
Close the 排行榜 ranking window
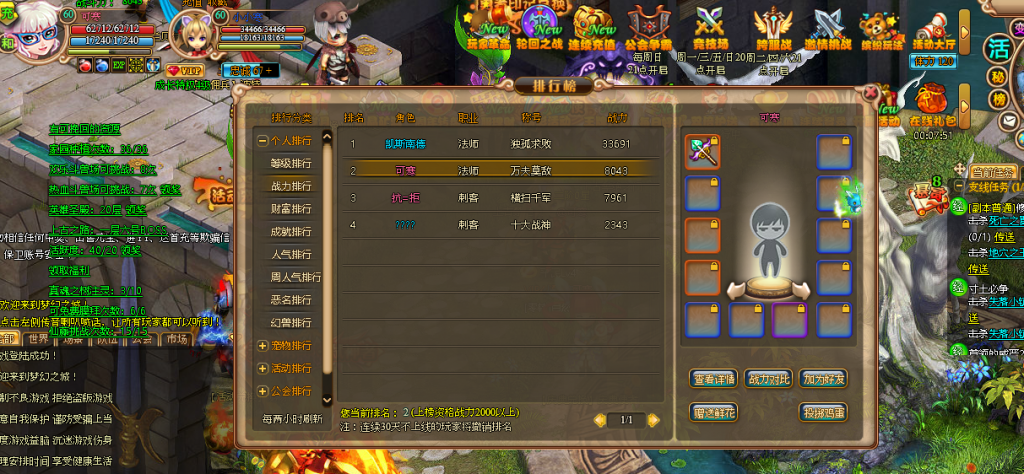870,93
